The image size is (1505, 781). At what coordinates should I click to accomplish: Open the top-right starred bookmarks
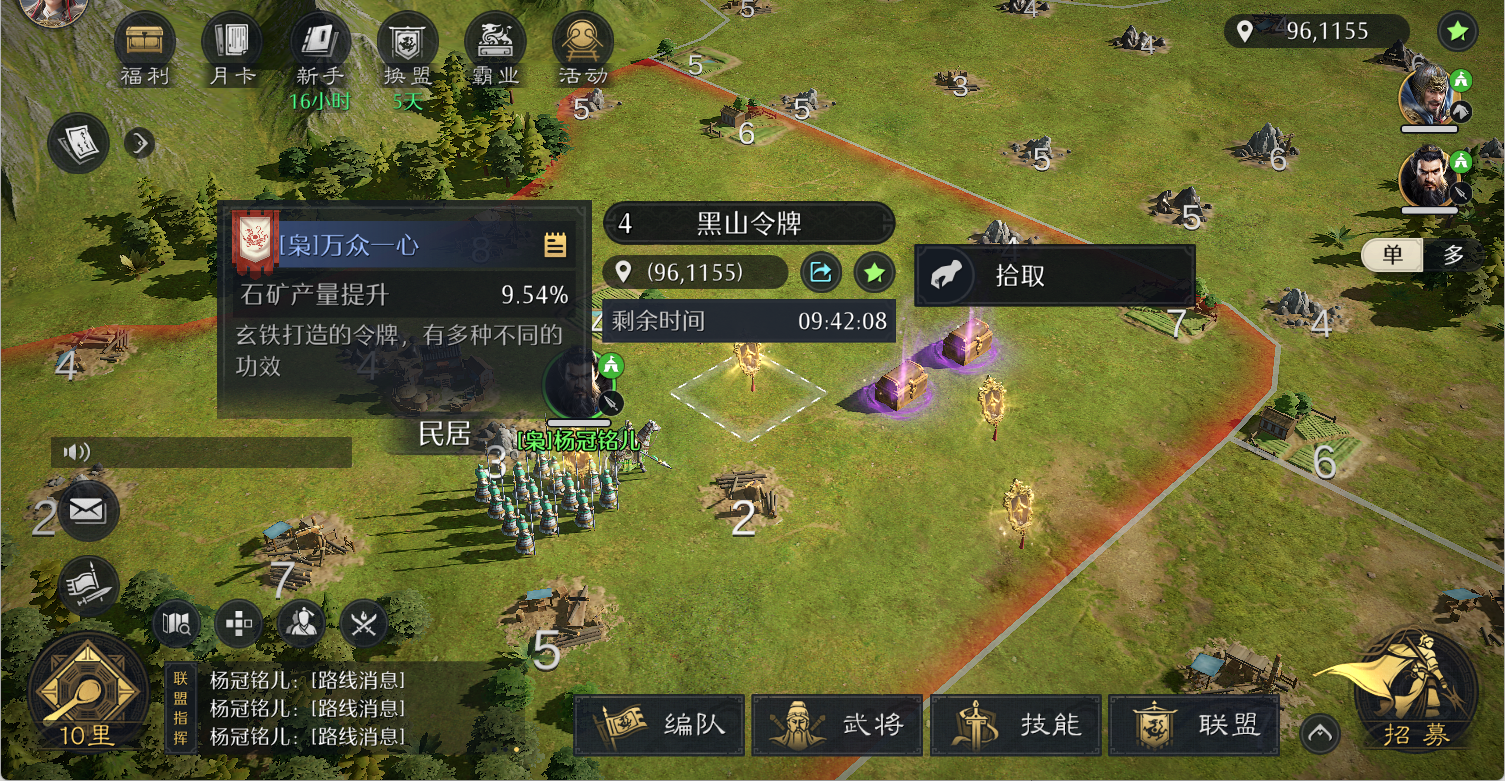pos(1457,32)
